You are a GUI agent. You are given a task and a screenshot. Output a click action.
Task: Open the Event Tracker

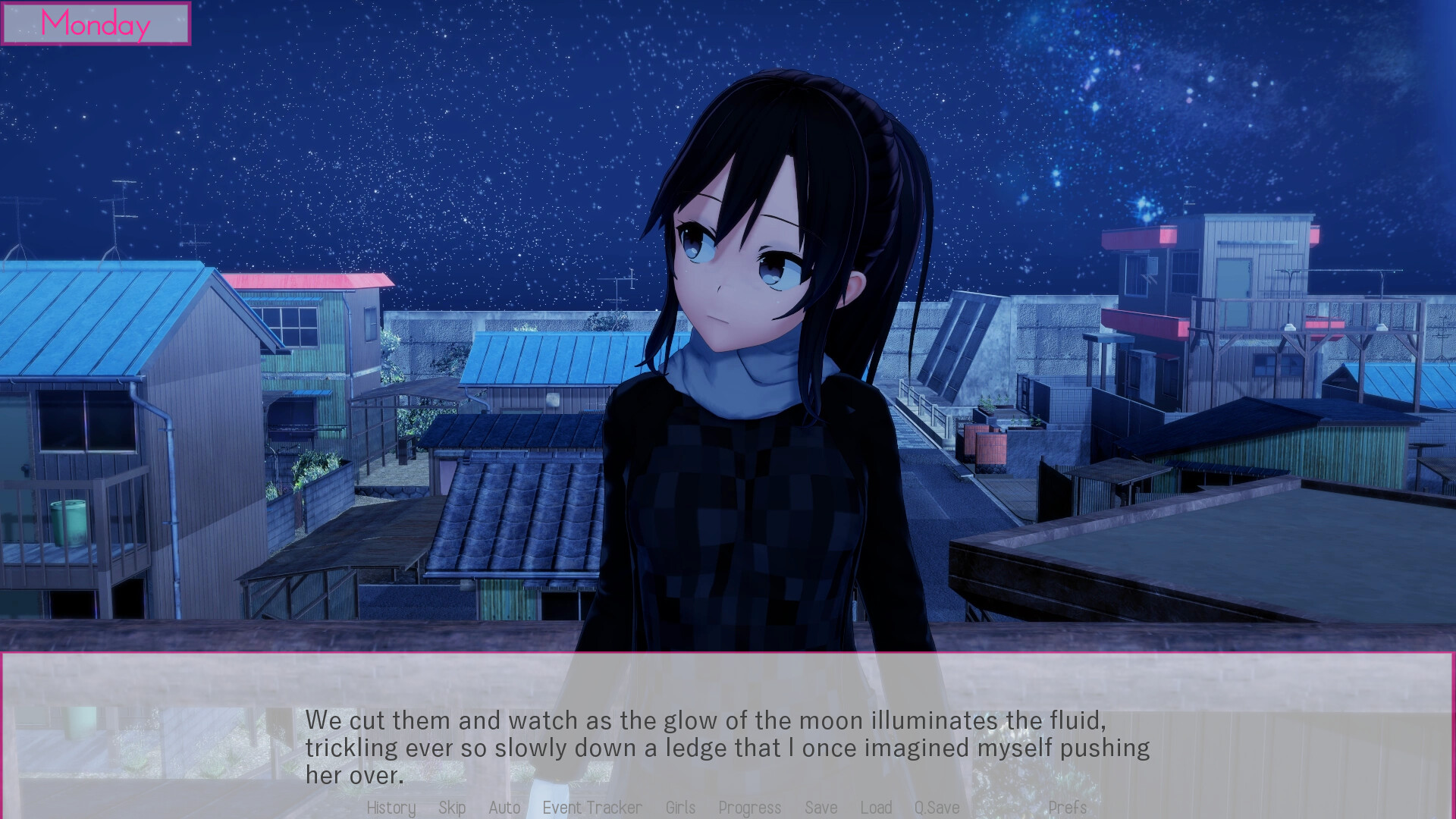pyautogui.click(x=592, y=808)
